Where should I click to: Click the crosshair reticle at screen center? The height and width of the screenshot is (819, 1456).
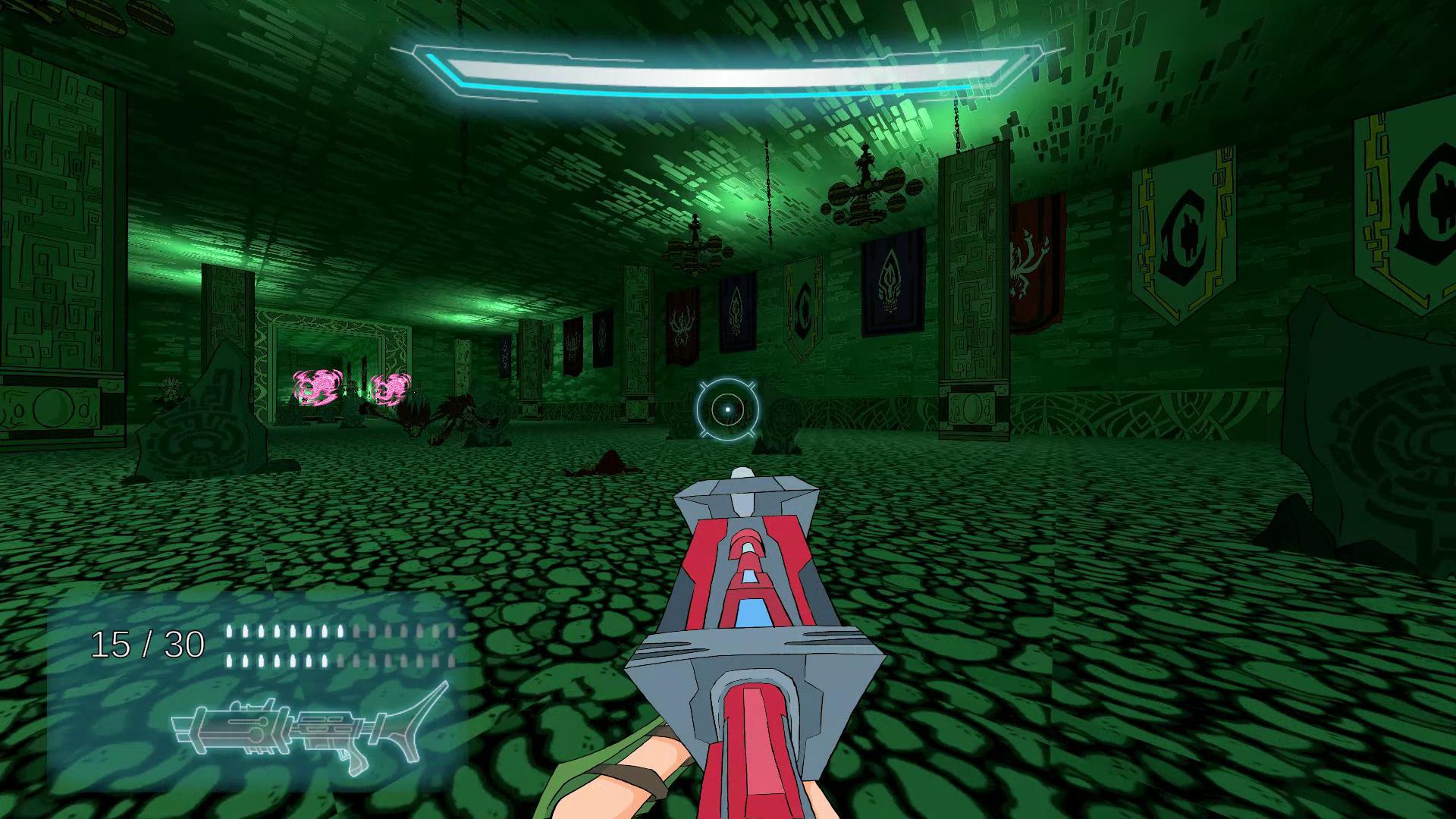tap(726, 409)
